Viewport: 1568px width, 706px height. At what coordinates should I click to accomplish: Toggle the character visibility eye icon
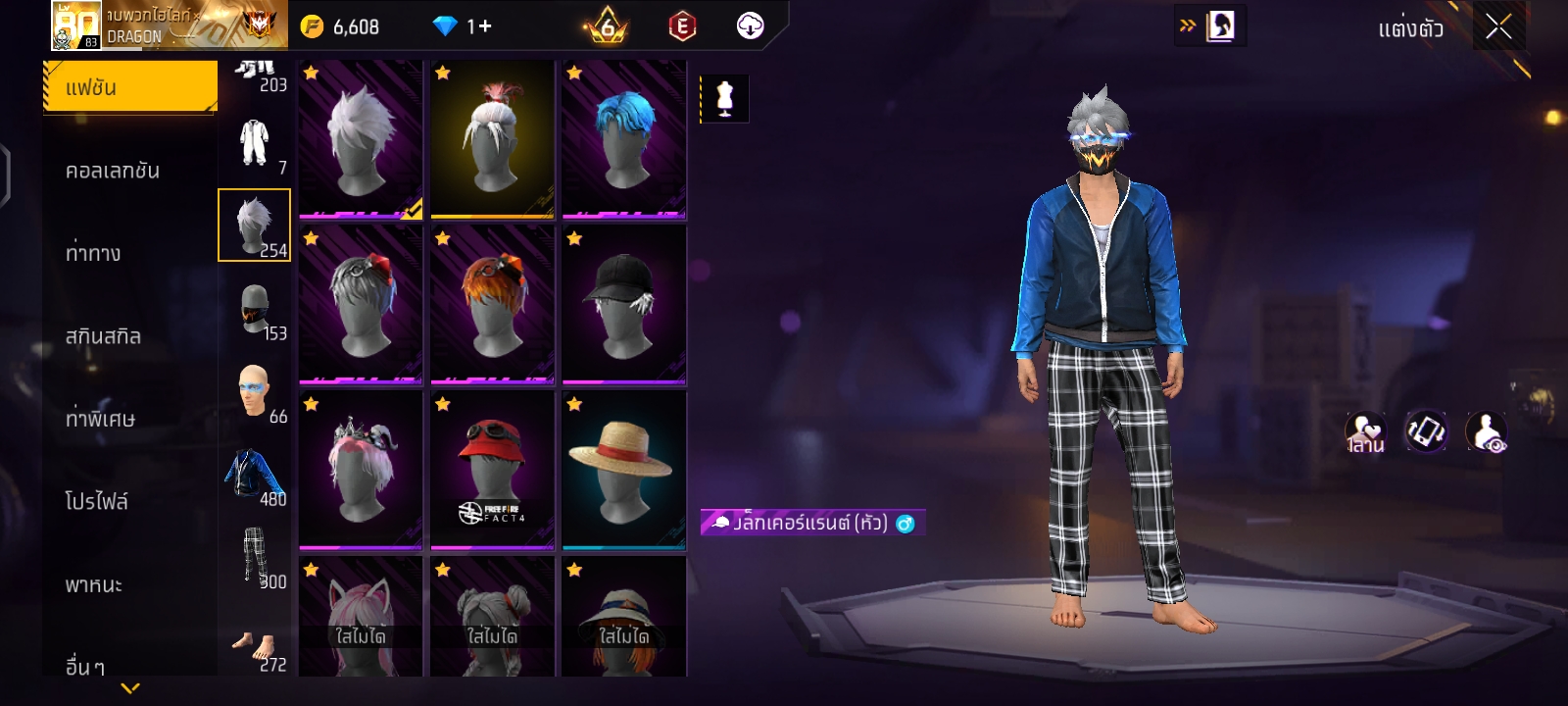[x=1486, y=431]
